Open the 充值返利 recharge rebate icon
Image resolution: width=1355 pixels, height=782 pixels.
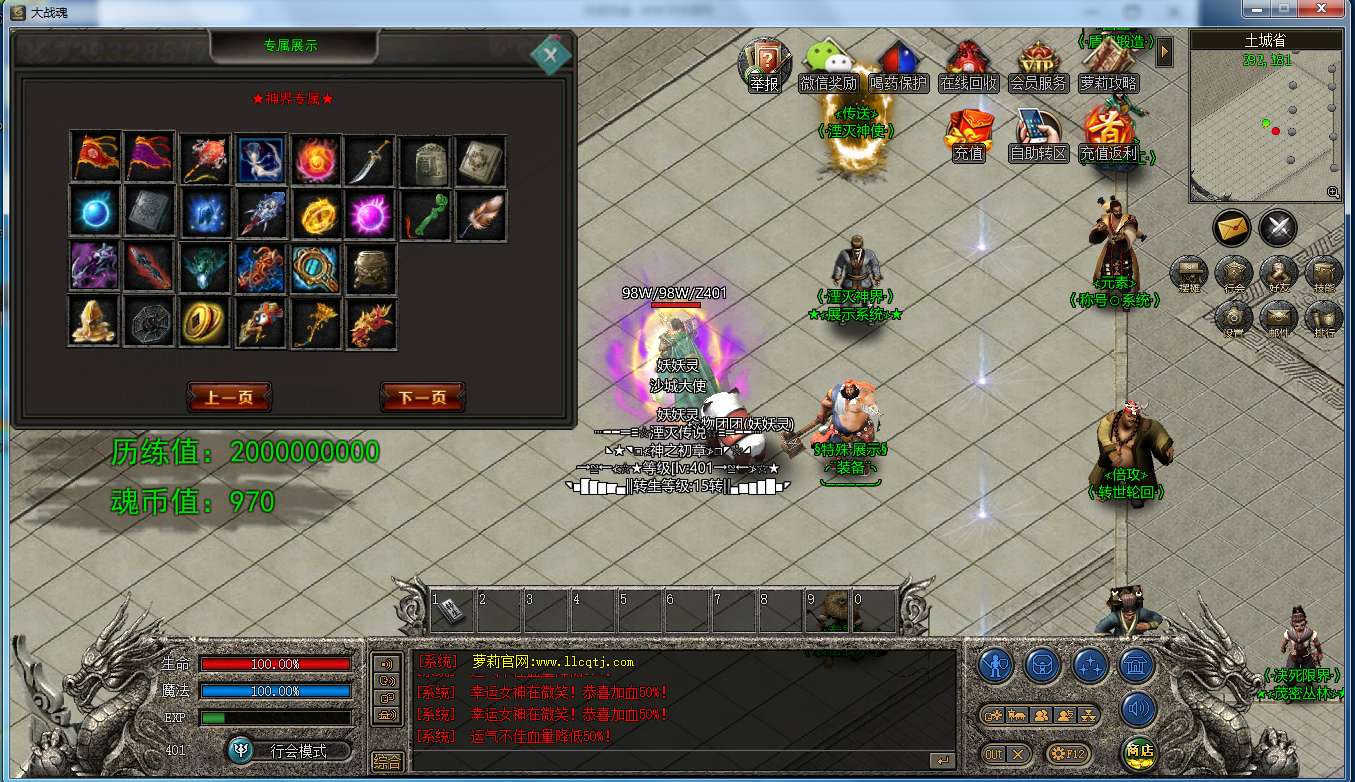(x=1108, y=135)
